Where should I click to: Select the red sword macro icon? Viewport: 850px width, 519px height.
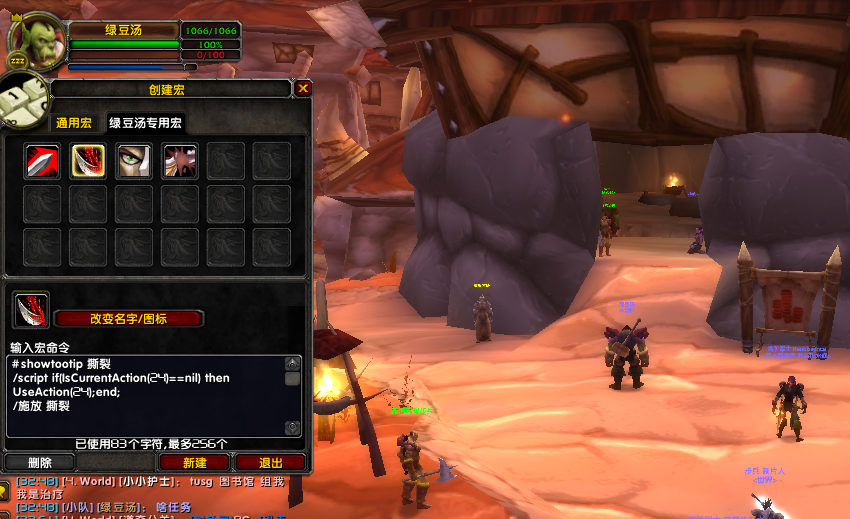click(x=42, y=161)
